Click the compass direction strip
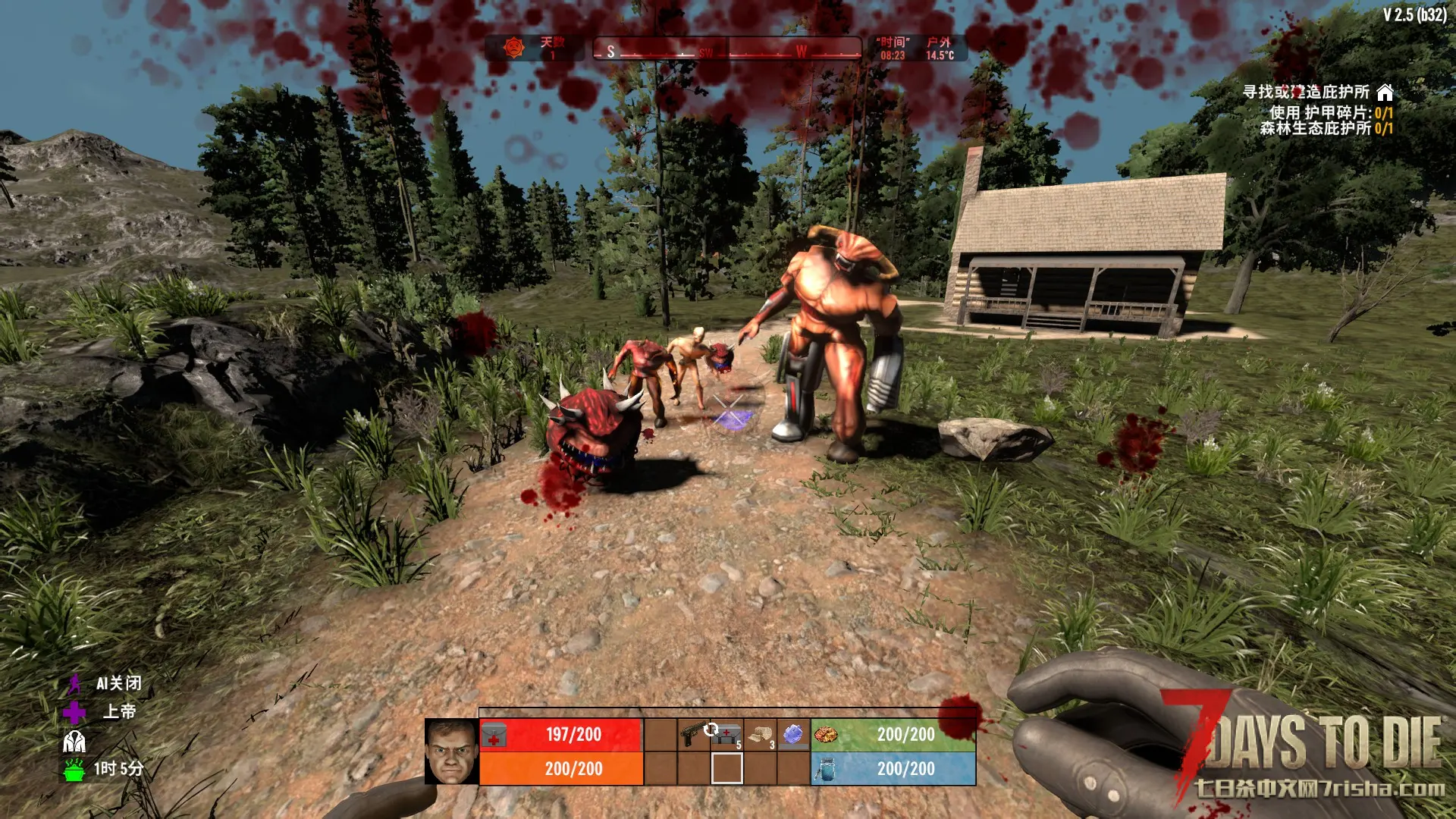 point(727,50)
